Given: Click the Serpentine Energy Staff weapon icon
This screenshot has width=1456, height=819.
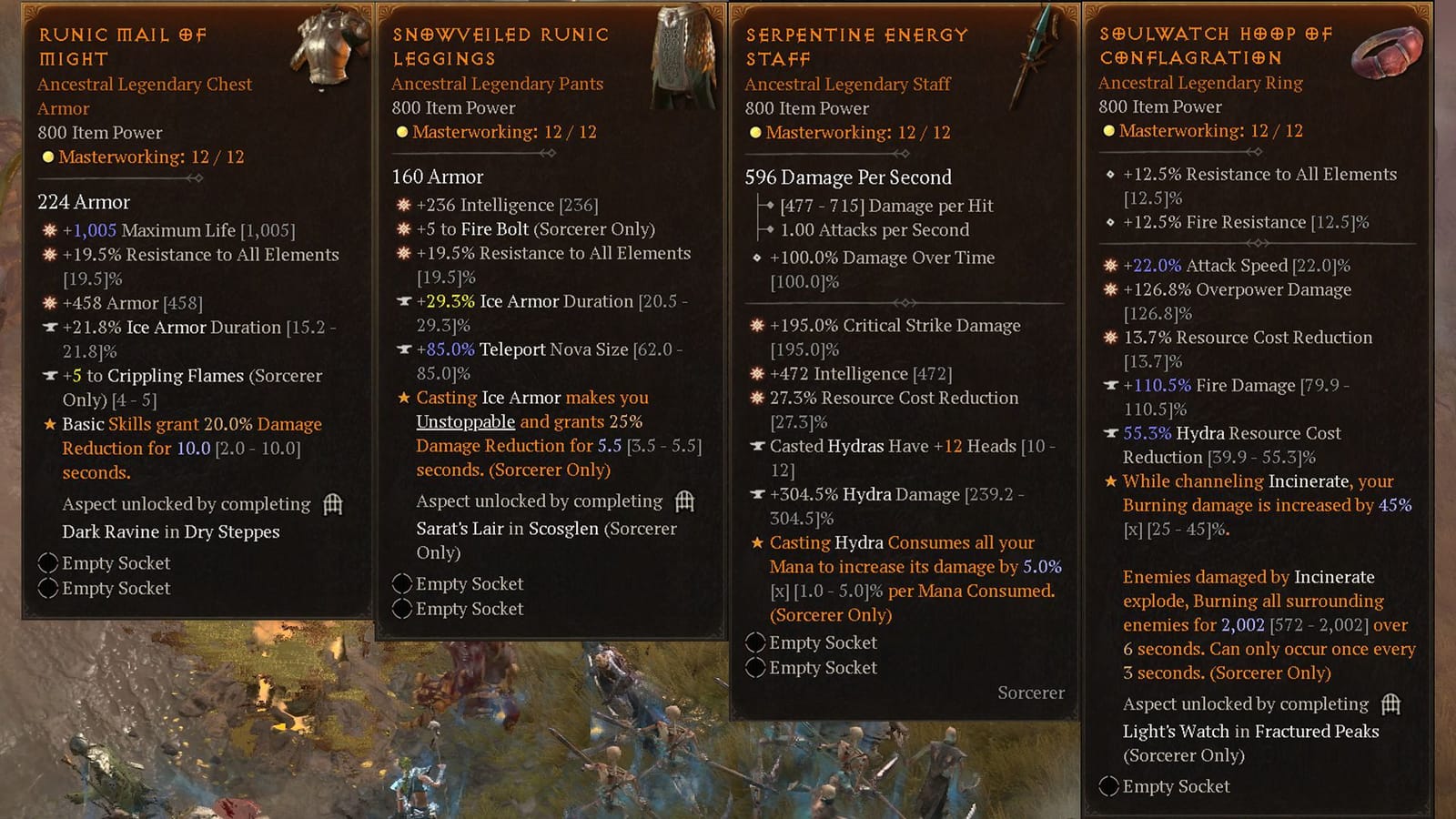Looking at the screenshot, I should coord(1032,50).
